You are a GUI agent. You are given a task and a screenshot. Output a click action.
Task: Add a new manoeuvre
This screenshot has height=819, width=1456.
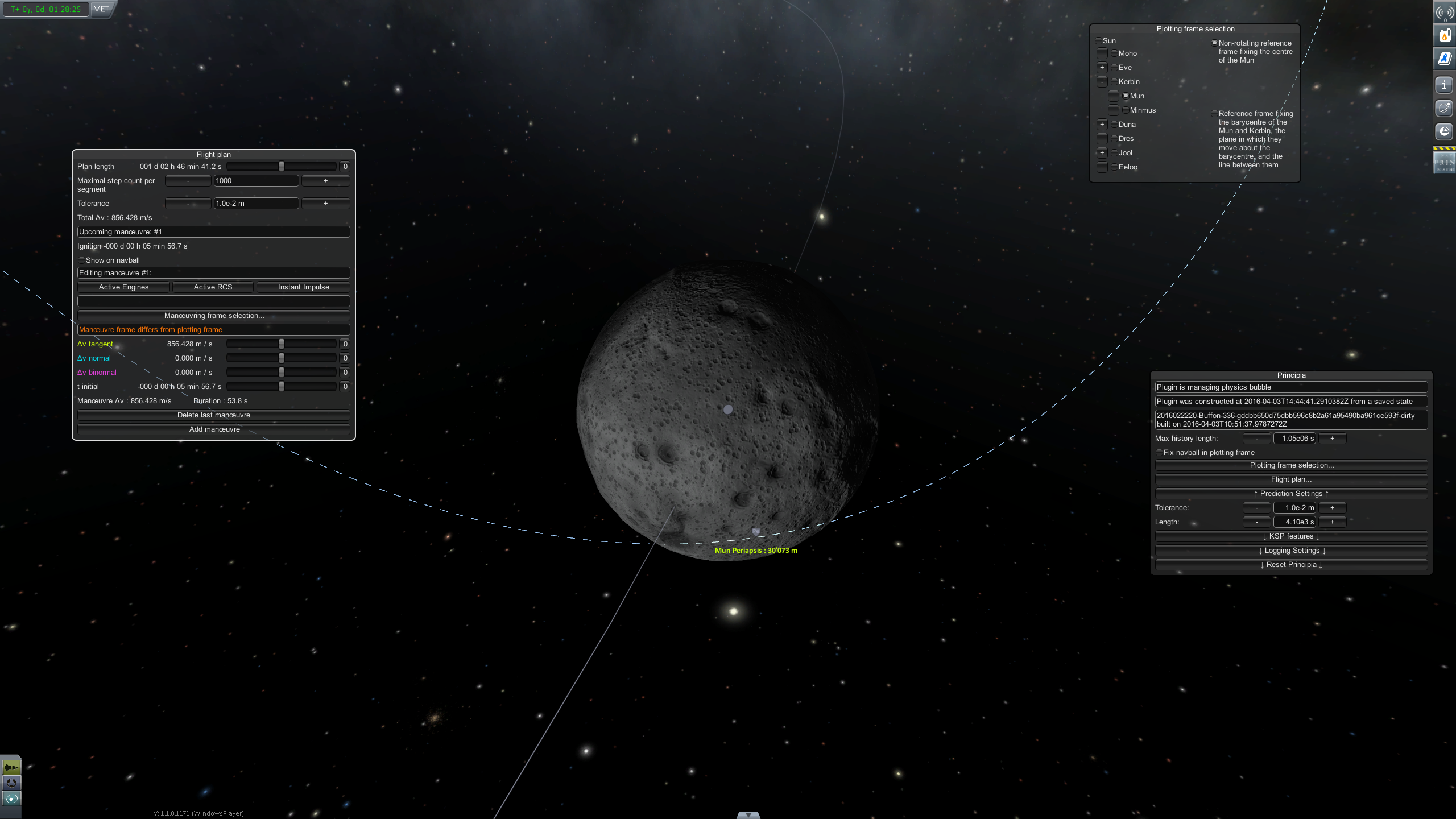[x=214, y=429]
